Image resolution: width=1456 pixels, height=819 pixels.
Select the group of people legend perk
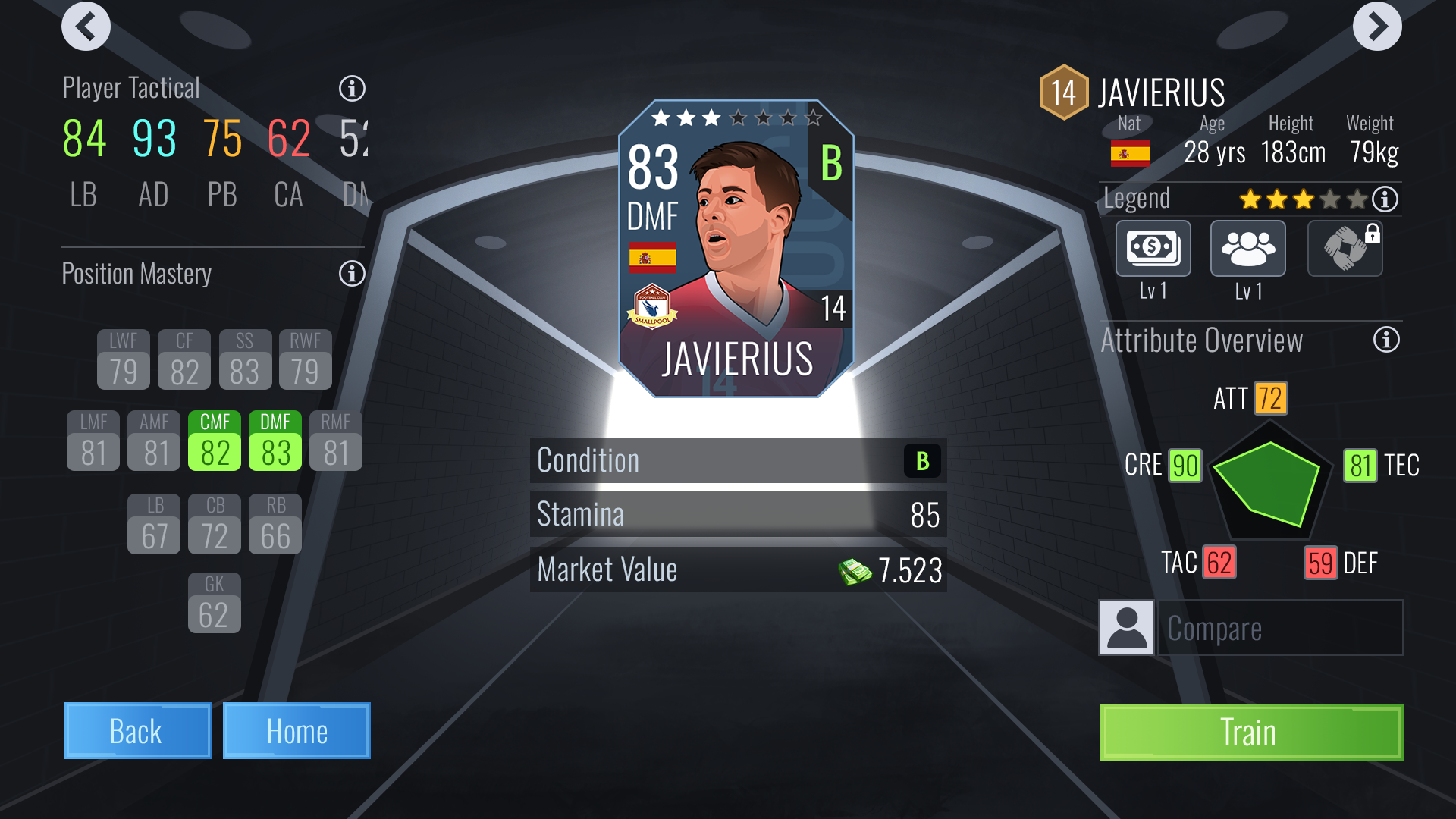(x=1247, y=249)
